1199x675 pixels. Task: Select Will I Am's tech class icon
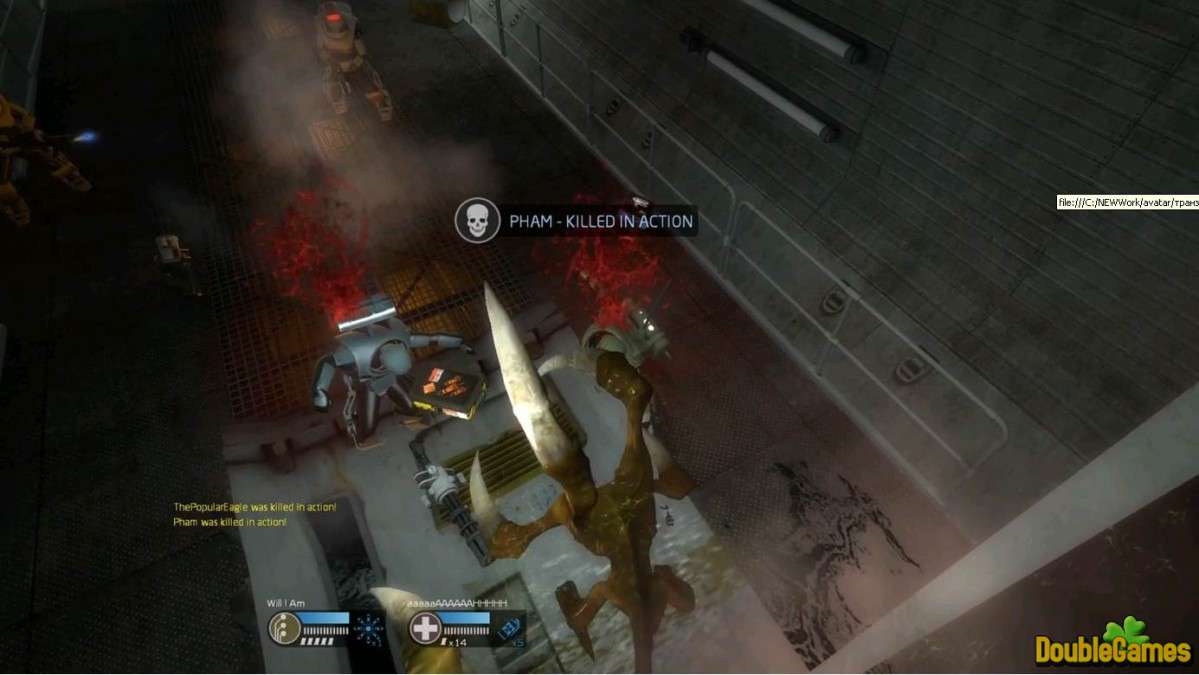285,627
